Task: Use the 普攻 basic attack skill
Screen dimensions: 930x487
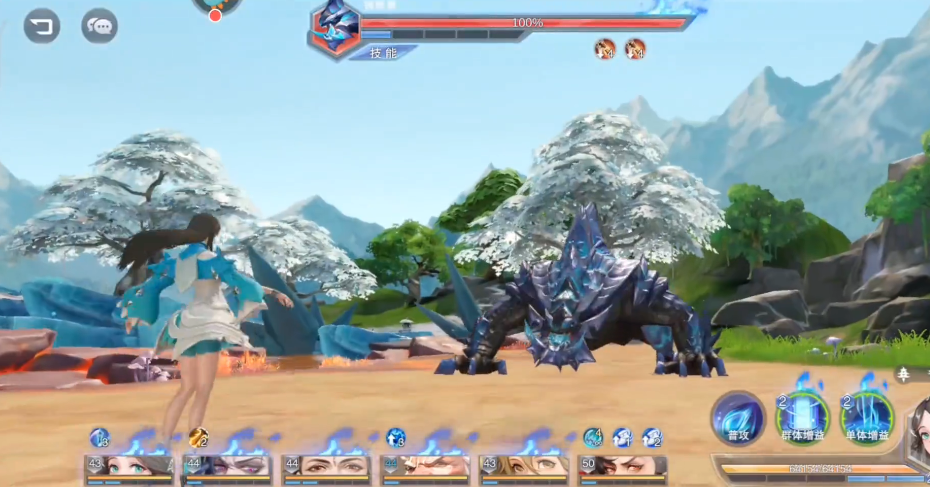Action: click(739, 418)
